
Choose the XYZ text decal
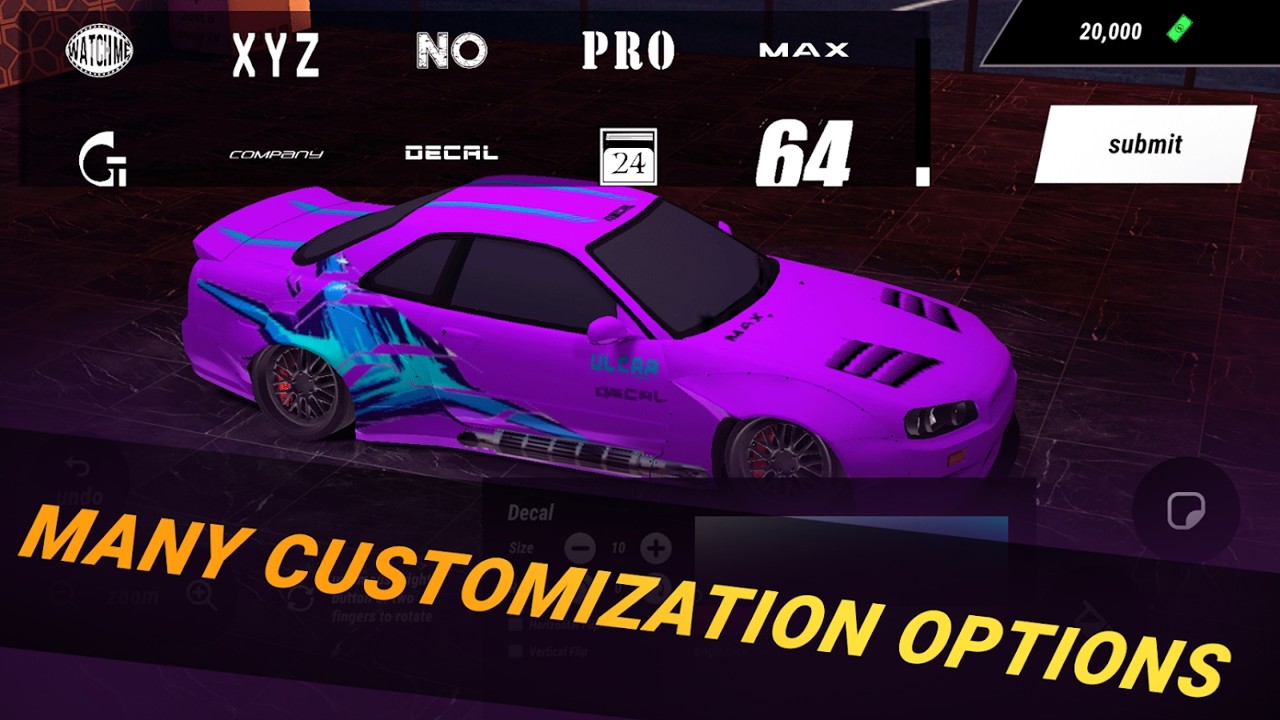pyautogui.click(x=276, y=55)
